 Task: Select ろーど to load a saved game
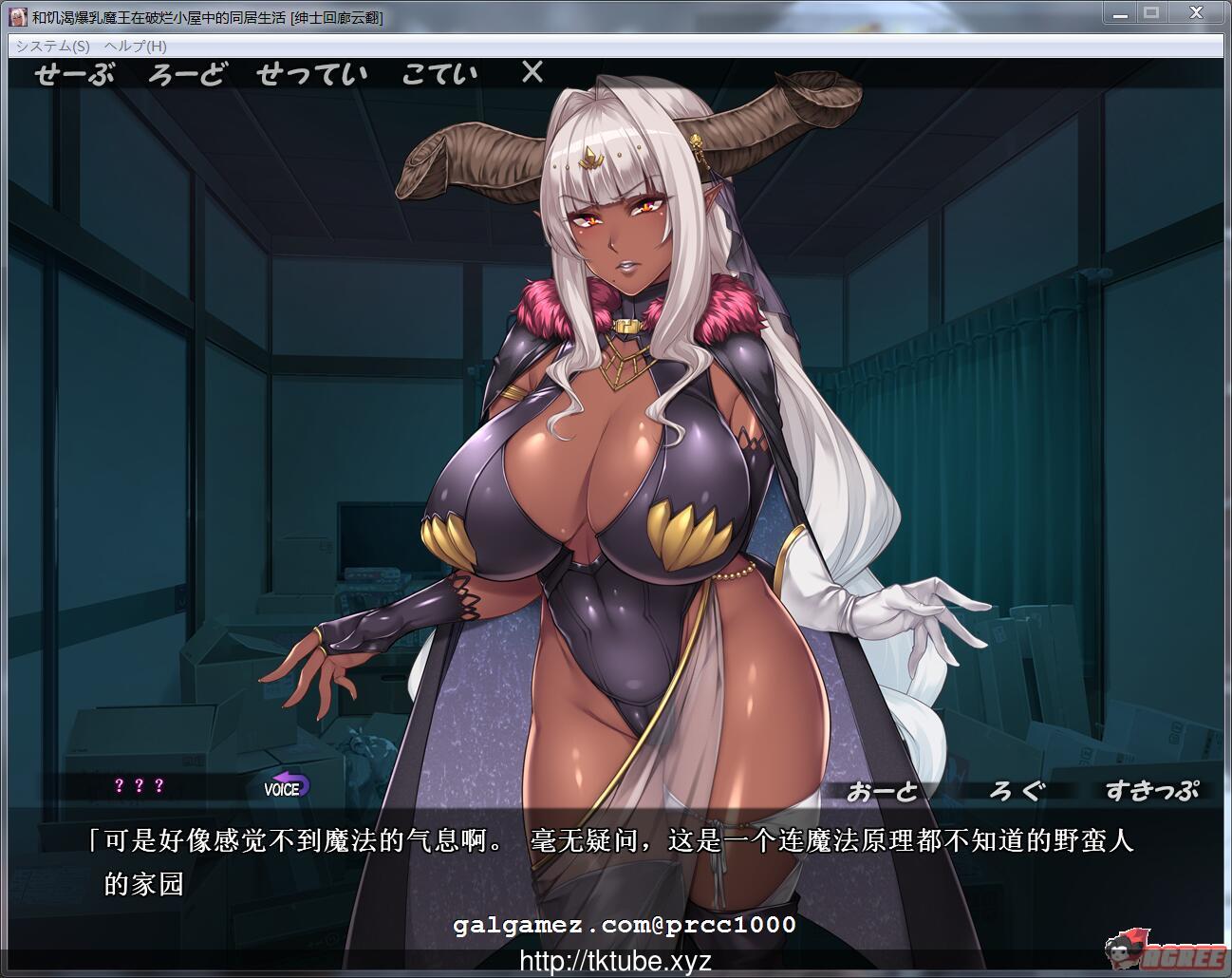187,73
